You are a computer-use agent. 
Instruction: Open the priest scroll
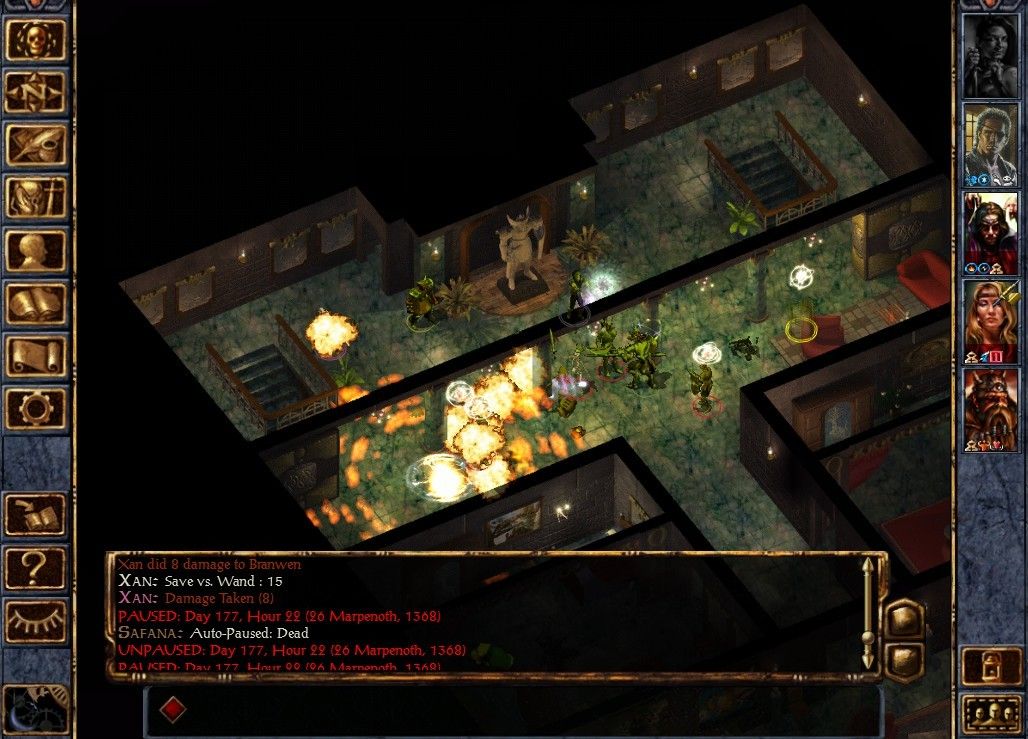point(36,356)
